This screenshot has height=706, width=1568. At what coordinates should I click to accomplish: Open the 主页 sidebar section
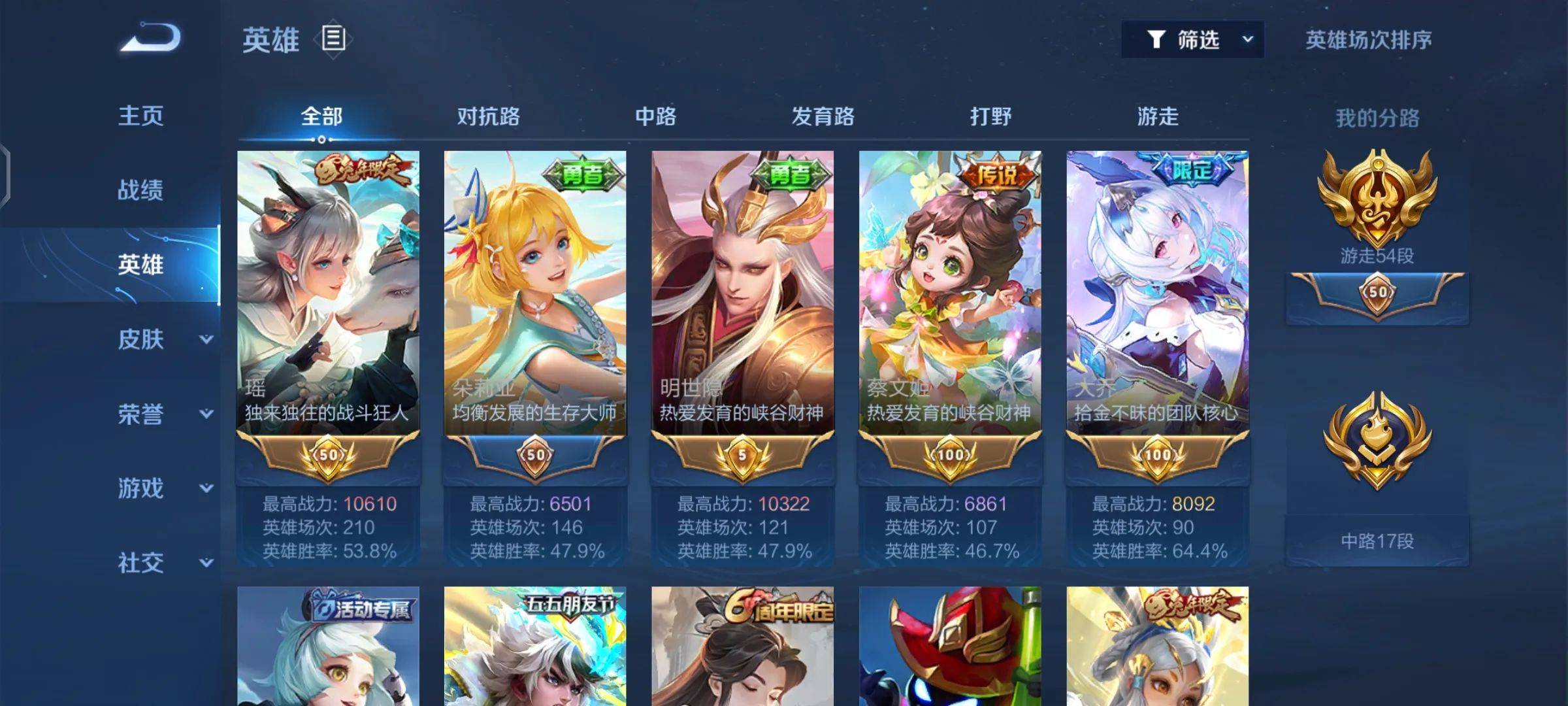click(140, 116)
